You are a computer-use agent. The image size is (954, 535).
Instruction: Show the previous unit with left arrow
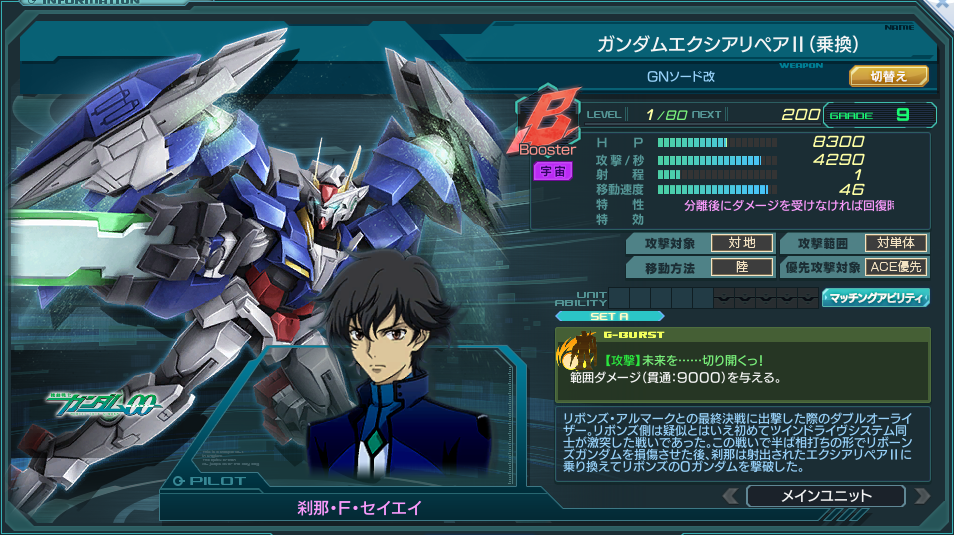pyautogui.click(x=731, y=496)
